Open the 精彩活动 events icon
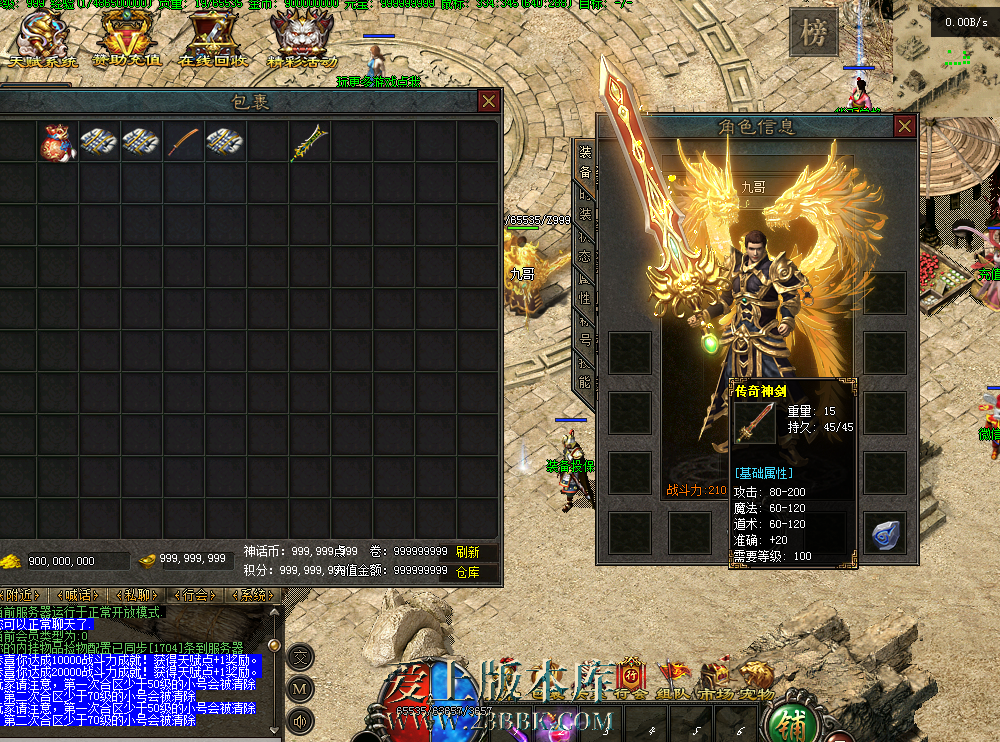The image size is (1000, 742). point(302,42)
